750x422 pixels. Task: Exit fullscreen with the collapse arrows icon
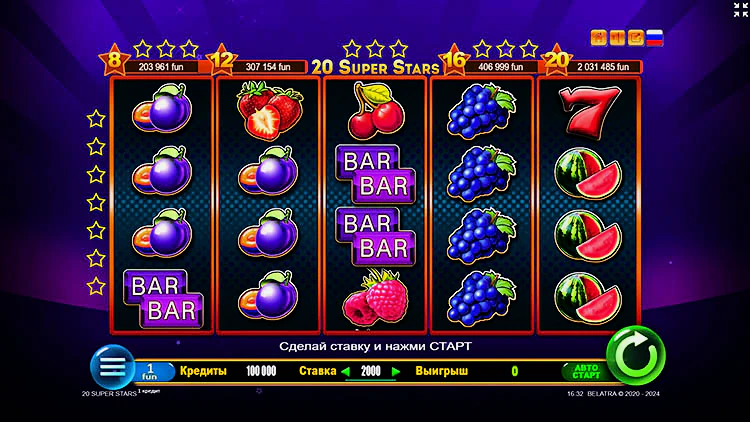tap(738, 9)
